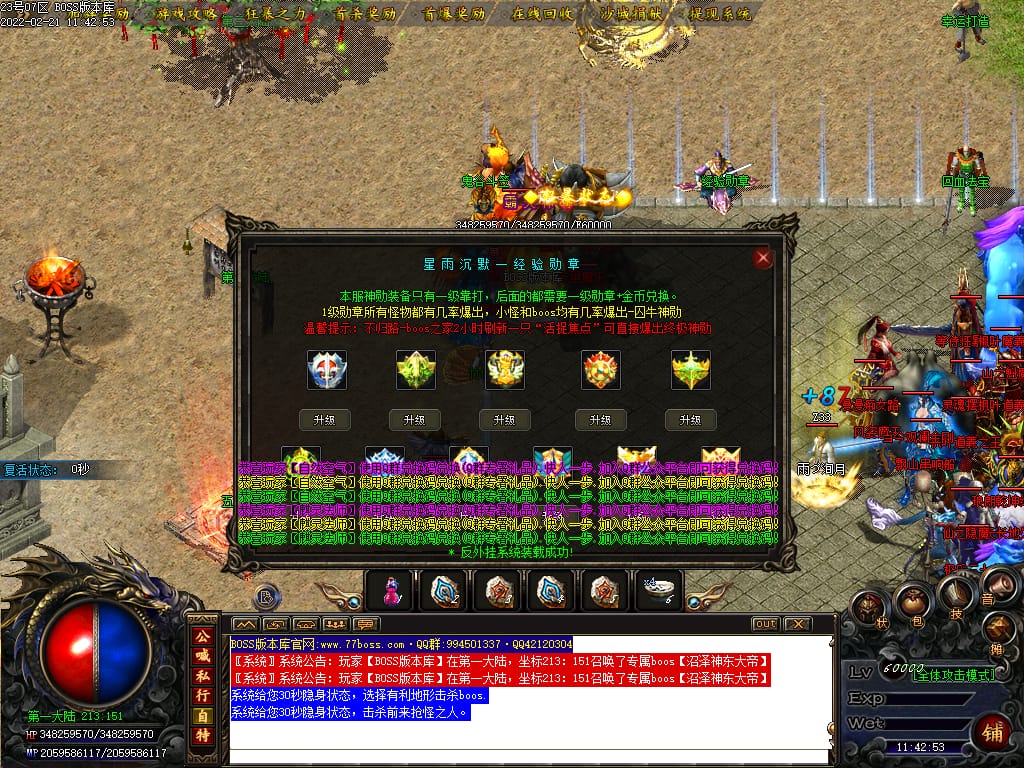
Task: Click the chat window's out button
Action: [765, 624]
